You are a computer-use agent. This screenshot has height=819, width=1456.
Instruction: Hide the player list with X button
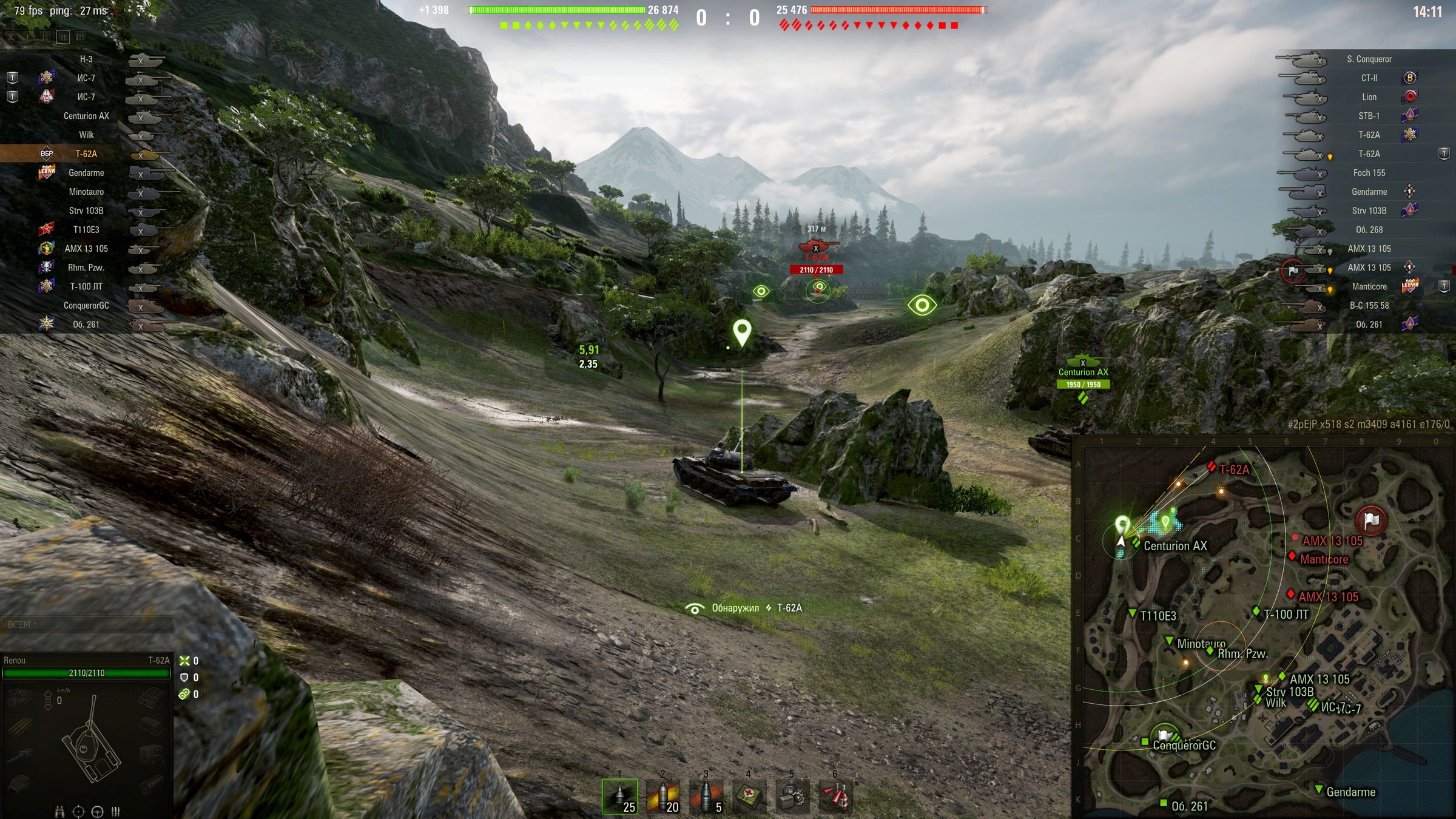pyautogui.click(x=11, y=37)
